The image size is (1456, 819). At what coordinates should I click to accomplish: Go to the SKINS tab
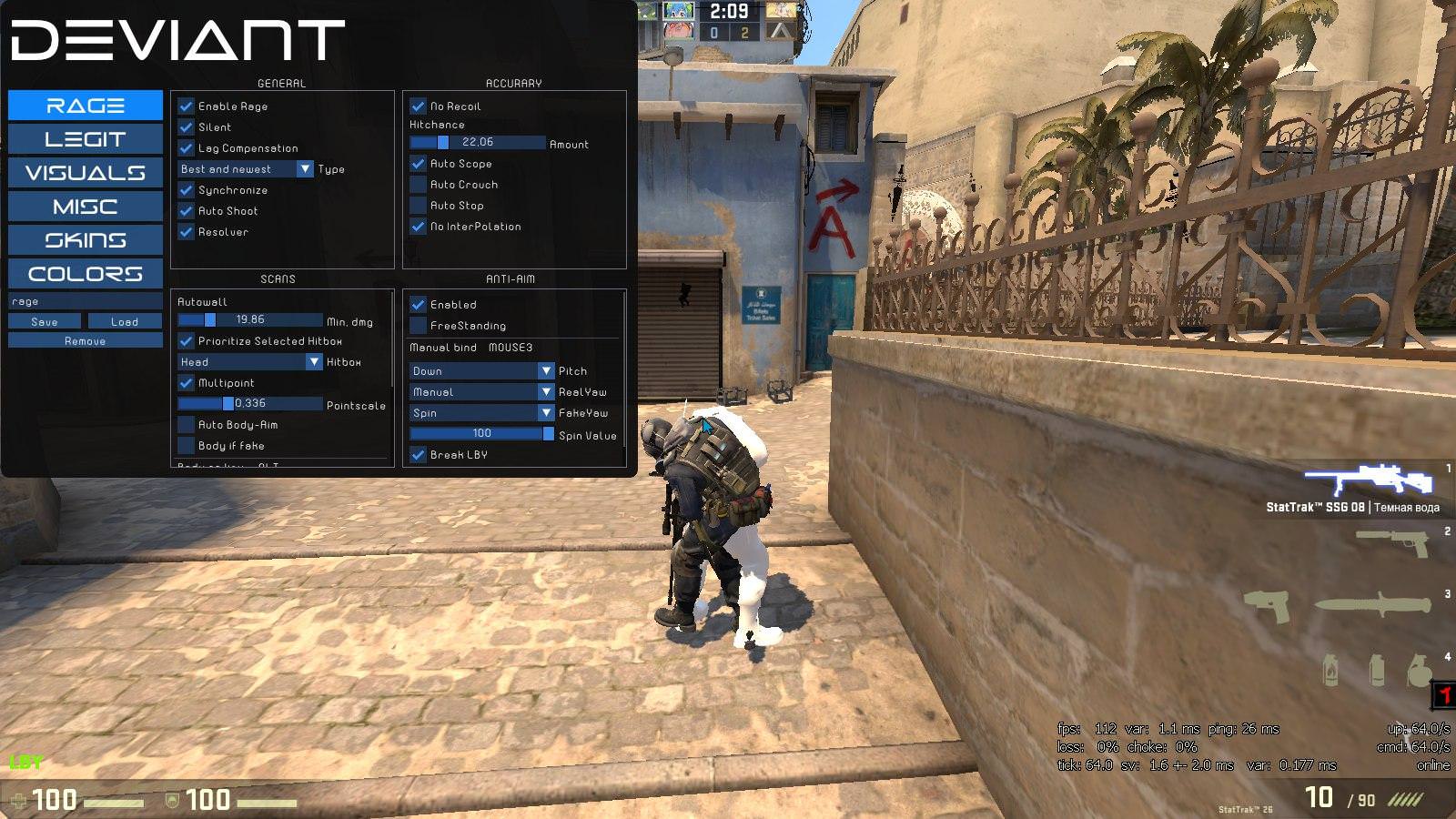pyautogui.click(x=86, y=240)
